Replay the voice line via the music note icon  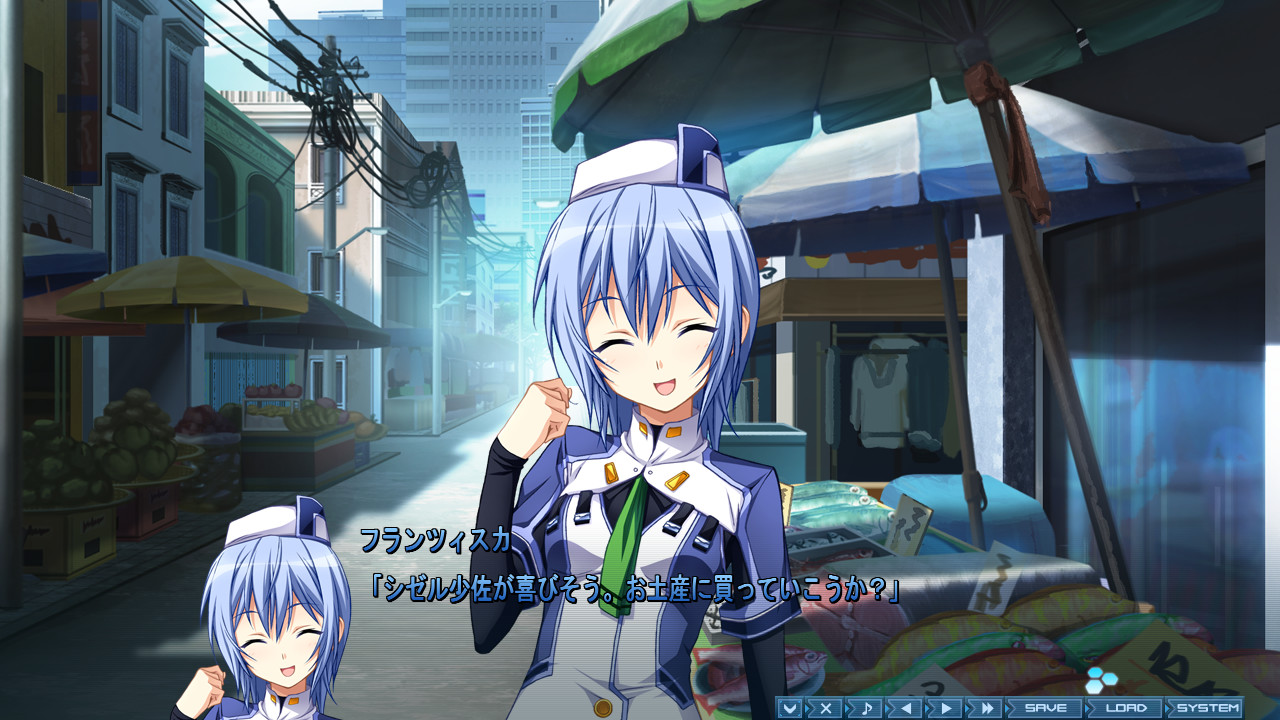(868, 707)
